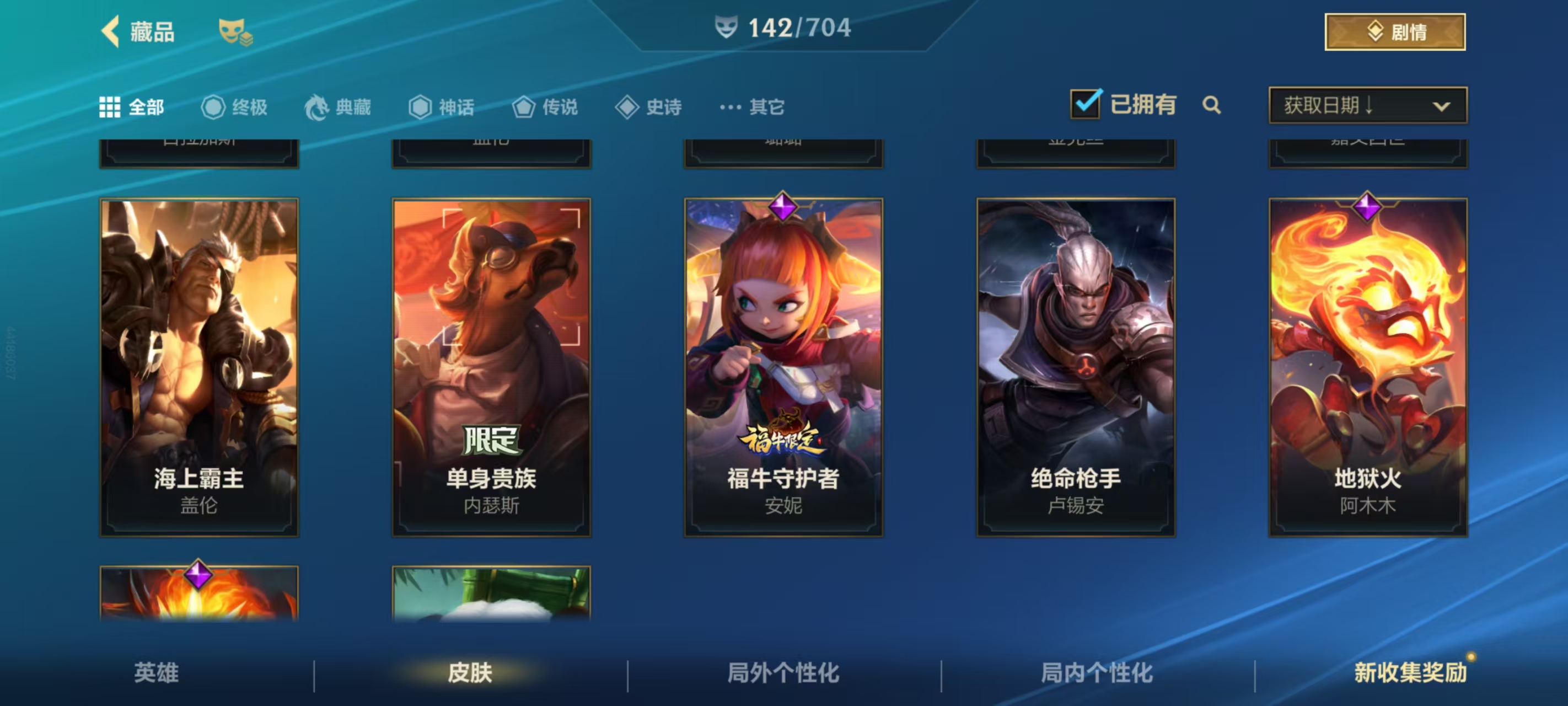Choose the 福牛守护者 安妮 skin card
This screenshot has width=1568, height=706.
click(783, 367)
